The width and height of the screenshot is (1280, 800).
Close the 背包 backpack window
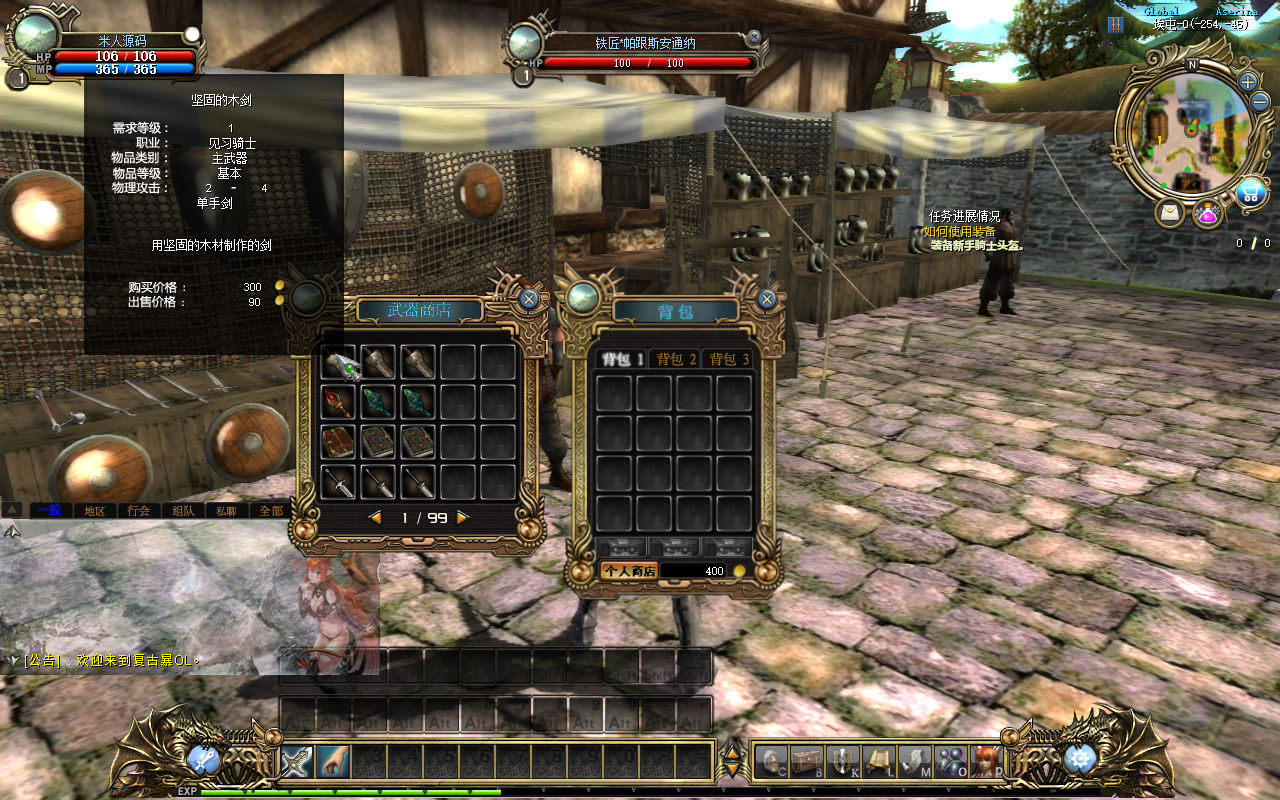tap(766, 298)
